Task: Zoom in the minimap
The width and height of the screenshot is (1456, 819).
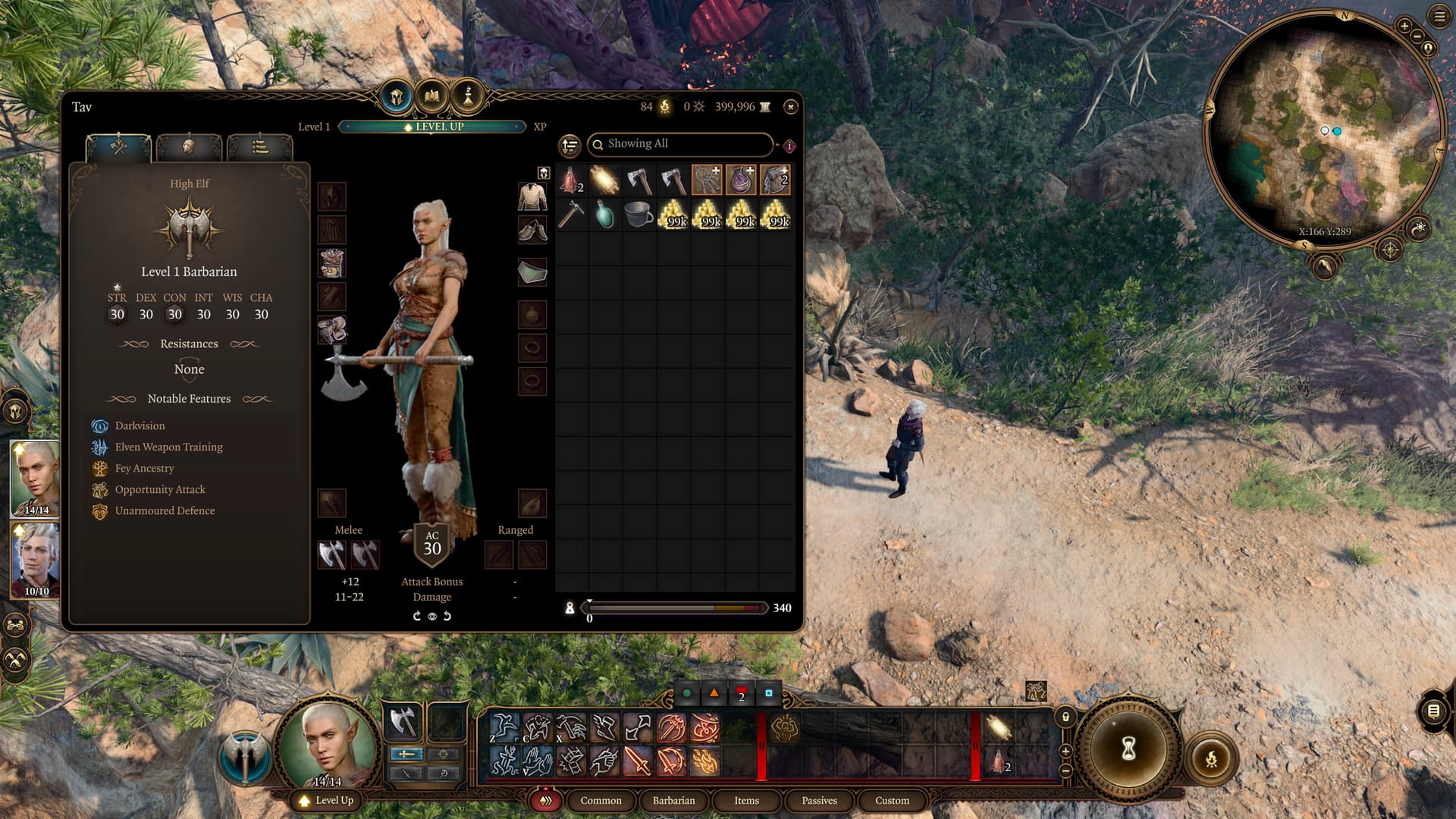Action: pos(1404,27)
